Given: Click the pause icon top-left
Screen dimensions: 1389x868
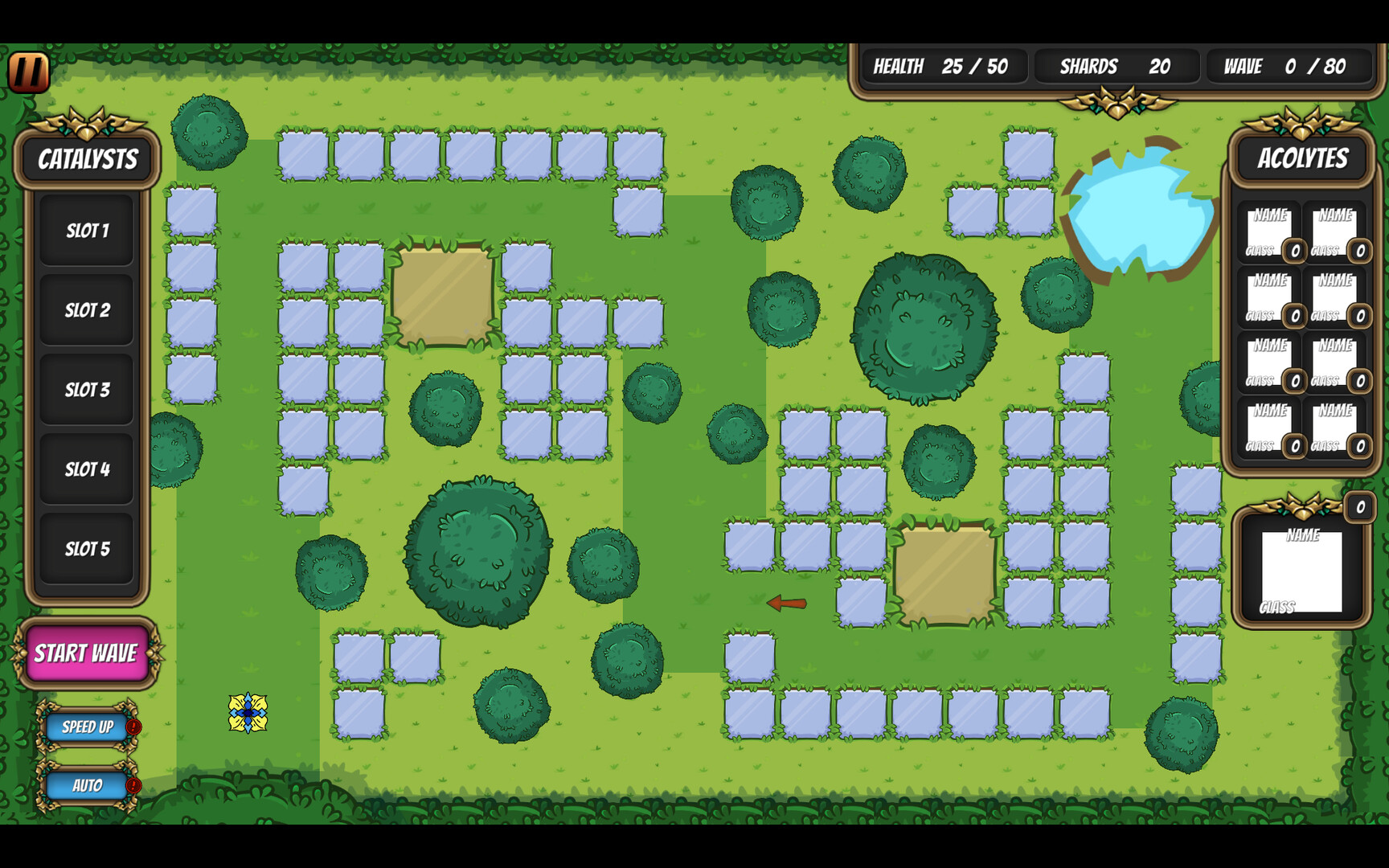Looking at the screenshot, I should click(x=29, y=72).
